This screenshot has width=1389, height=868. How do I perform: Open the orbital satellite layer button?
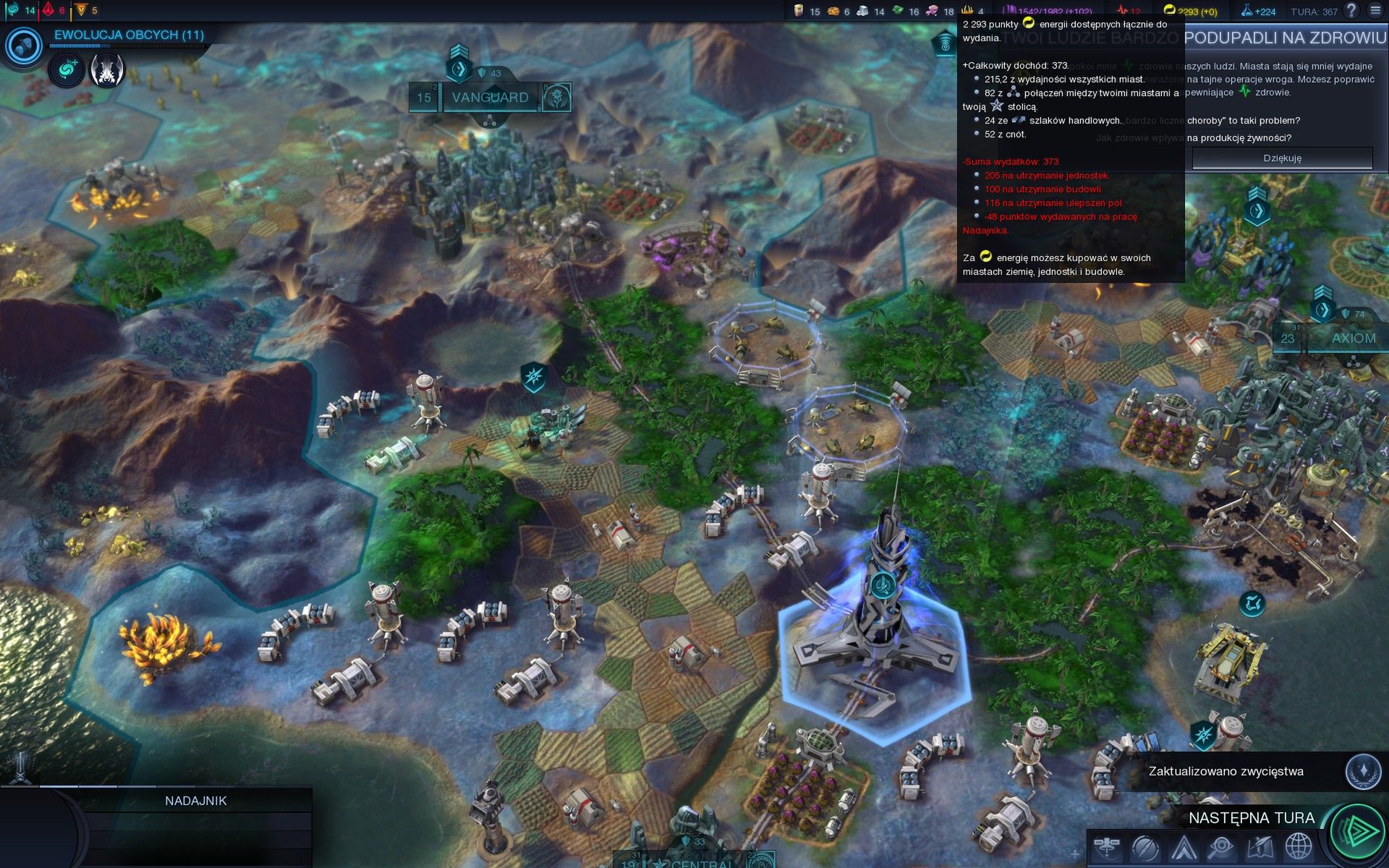(x=1107, y=846)
